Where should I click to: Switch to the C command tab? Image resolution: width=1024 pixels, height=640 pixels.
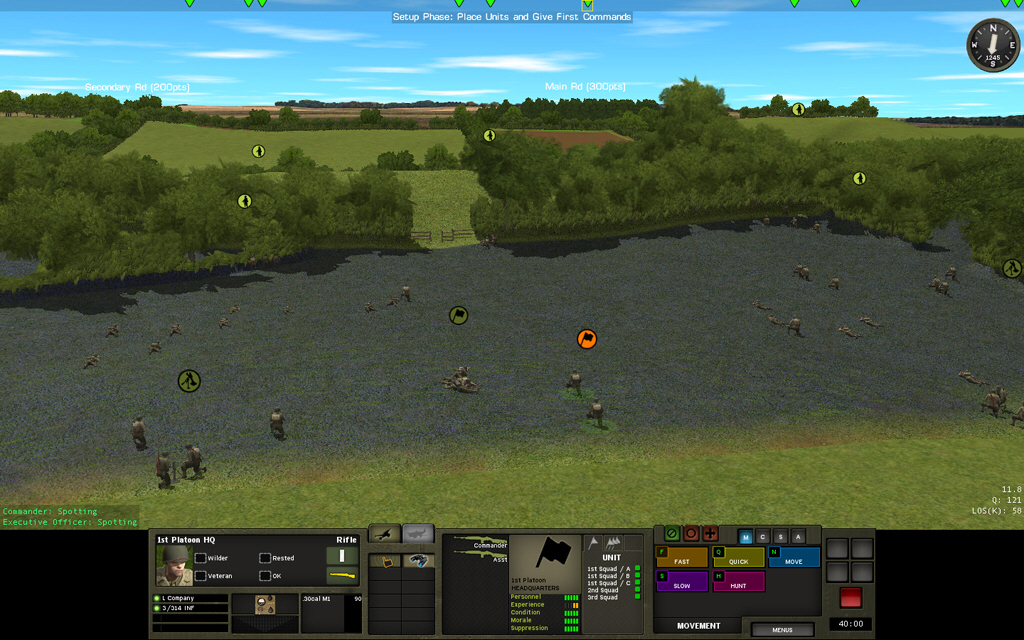[763, 537]
